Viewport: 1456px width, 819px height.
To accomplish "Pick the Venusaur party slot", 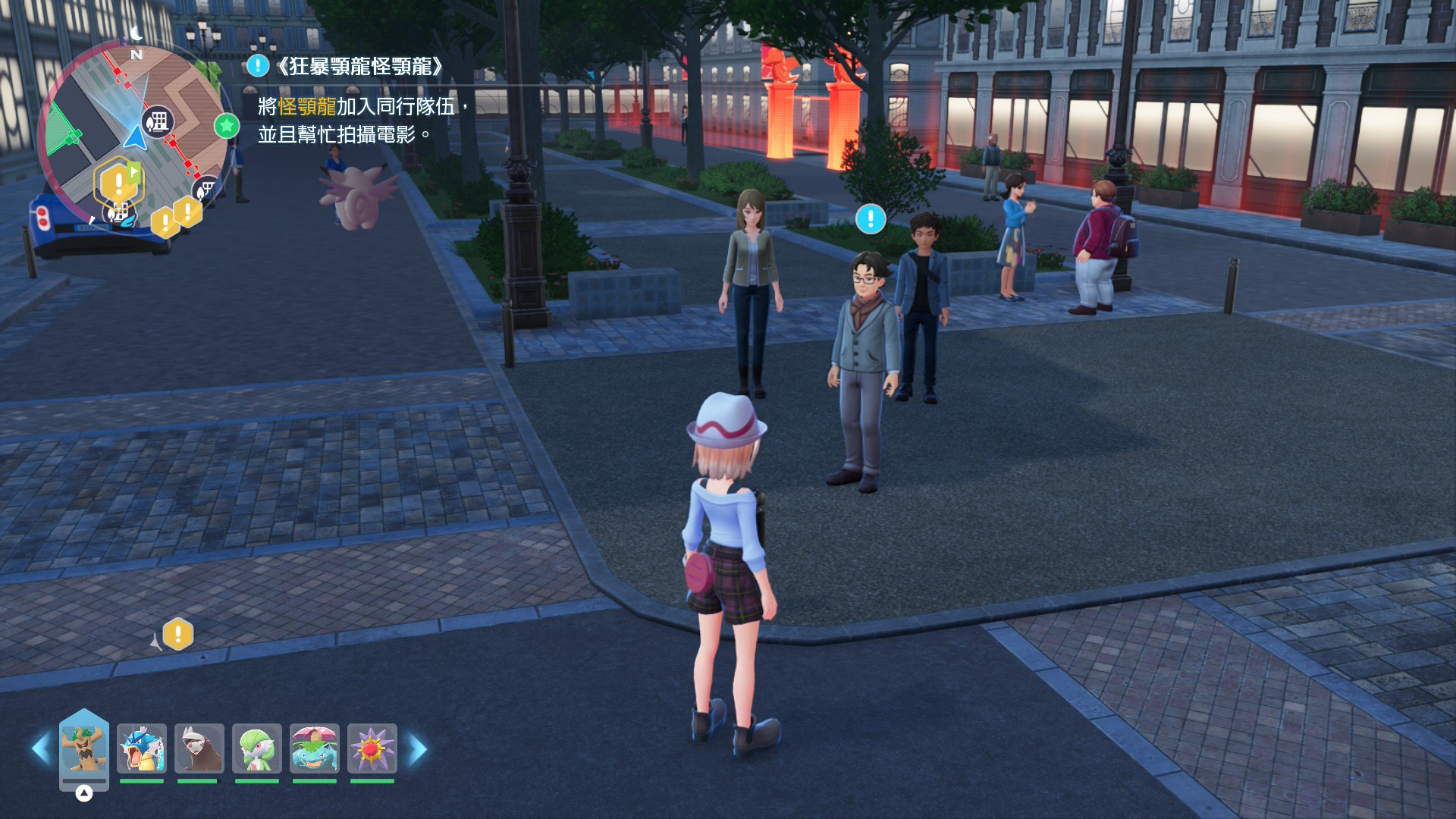I will [315, 748].
